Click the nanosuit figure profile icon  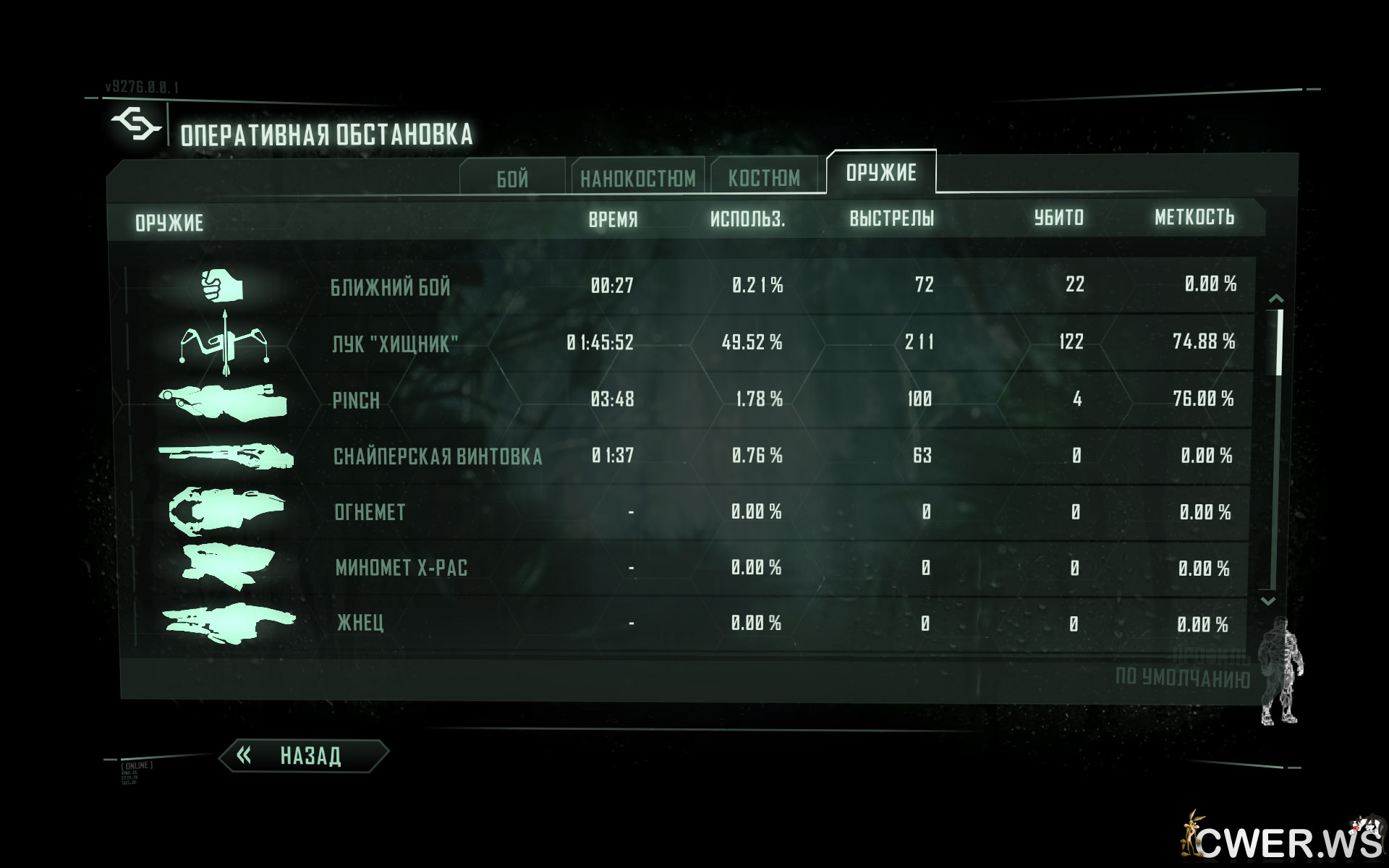[1280, 670]
